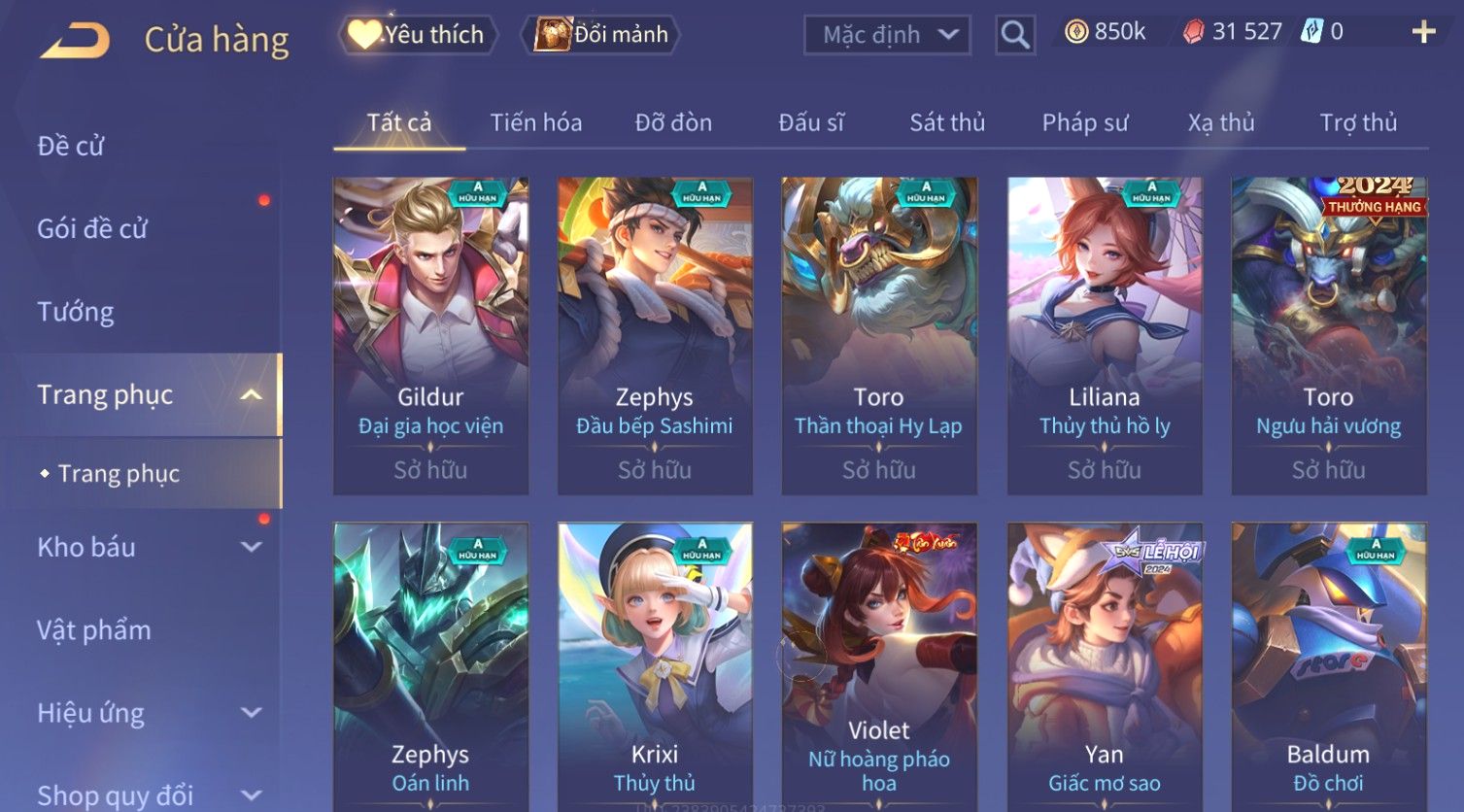Show the Pháp sư skins tab
Screen dimensions: 1464x812
(1084, 122)
